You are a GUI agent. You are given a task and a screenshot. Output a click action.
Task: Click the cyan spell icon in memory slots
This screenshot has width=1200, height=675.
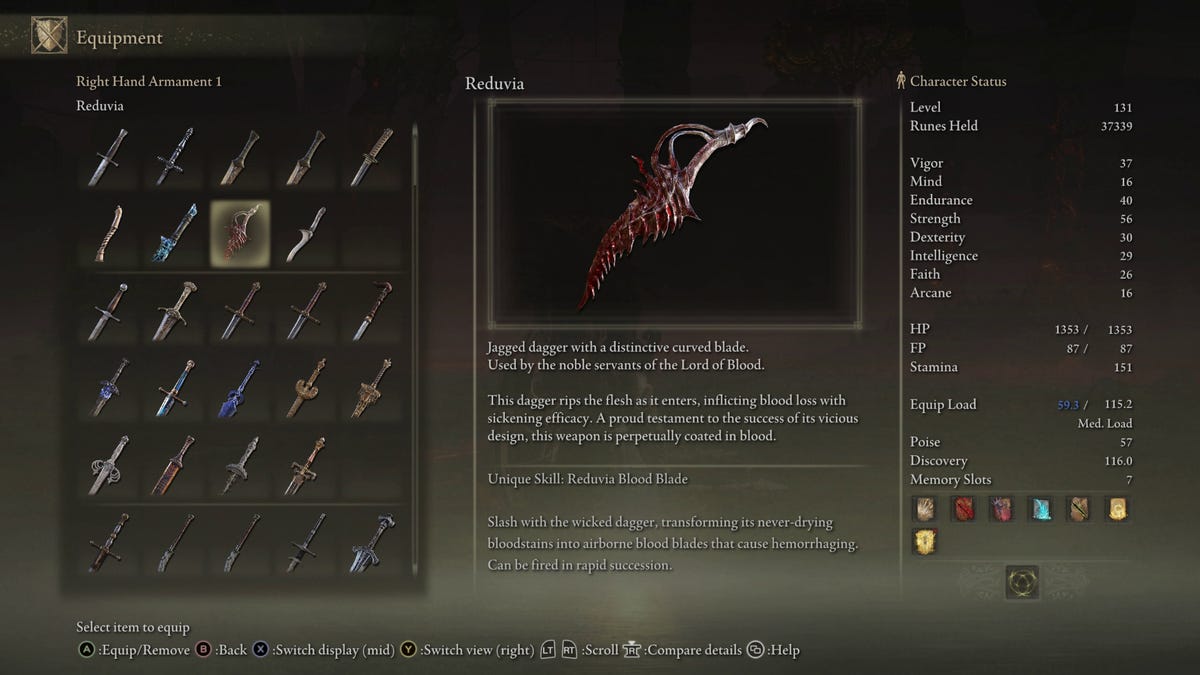1040,509
